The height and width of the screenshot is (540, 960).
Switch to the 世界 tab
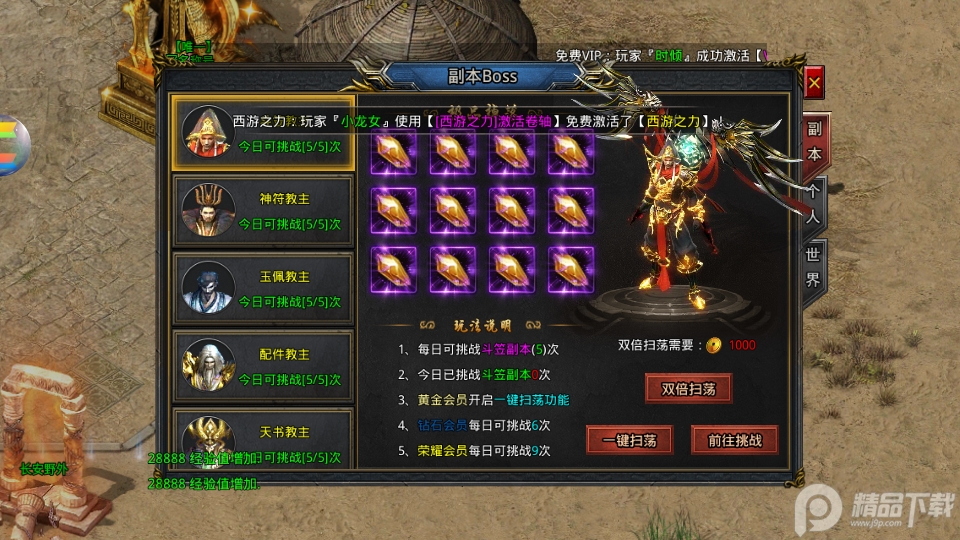coord(814,267)
